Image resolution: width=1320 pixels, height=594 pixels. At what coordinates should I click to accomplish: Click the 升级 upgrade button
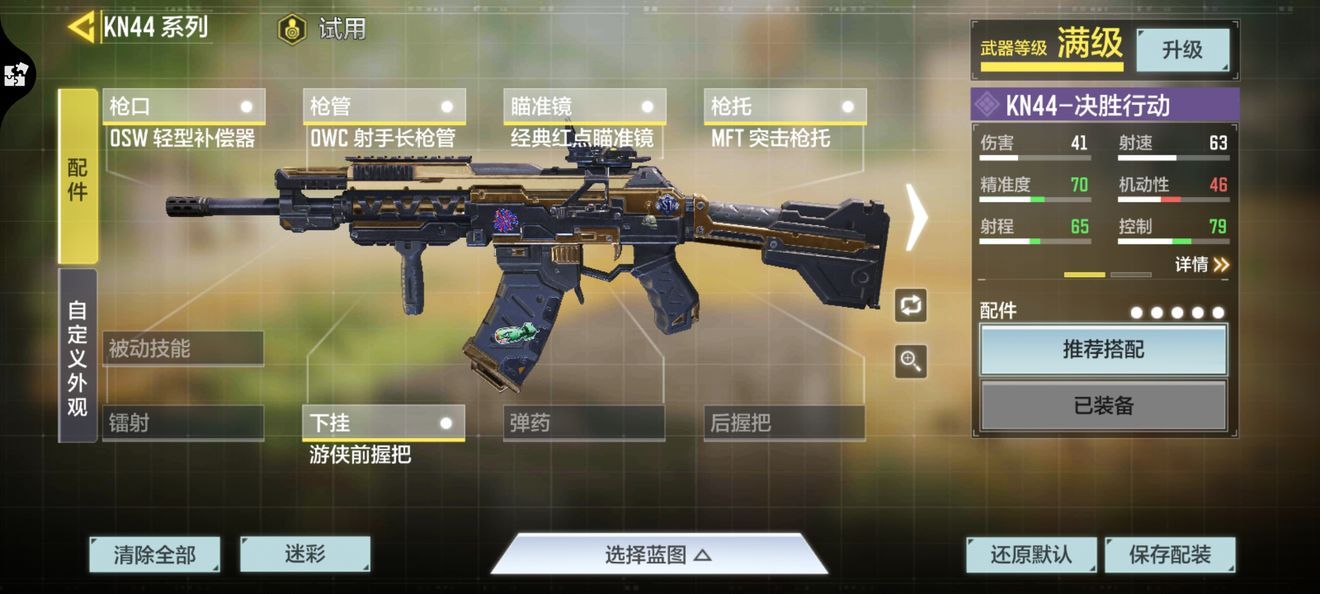click(x=1182, y=49)
